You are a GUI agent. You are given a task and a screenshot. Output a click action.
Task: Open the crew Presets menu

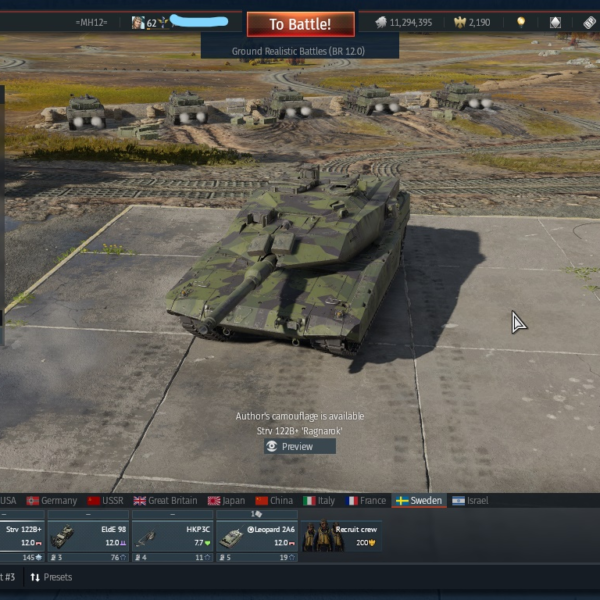pyautogui.click(x=51, y=577)
